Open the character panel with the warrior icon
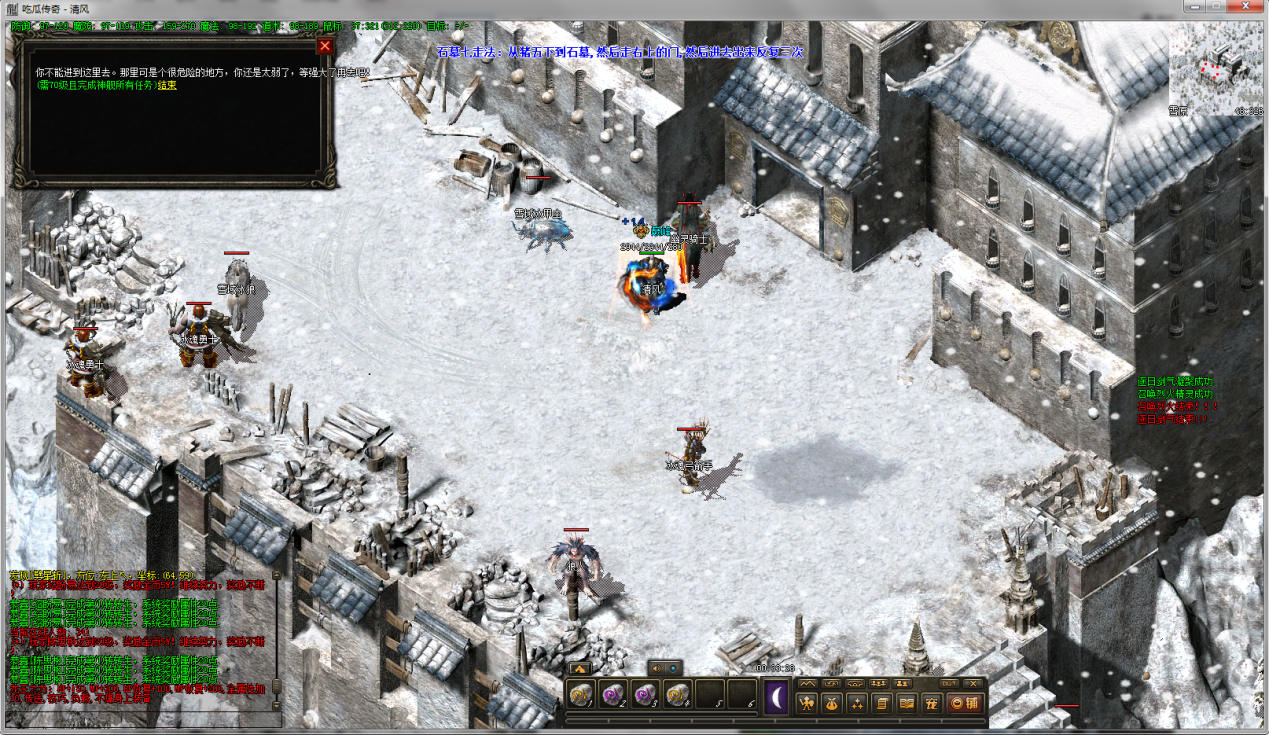 point(807,703)
